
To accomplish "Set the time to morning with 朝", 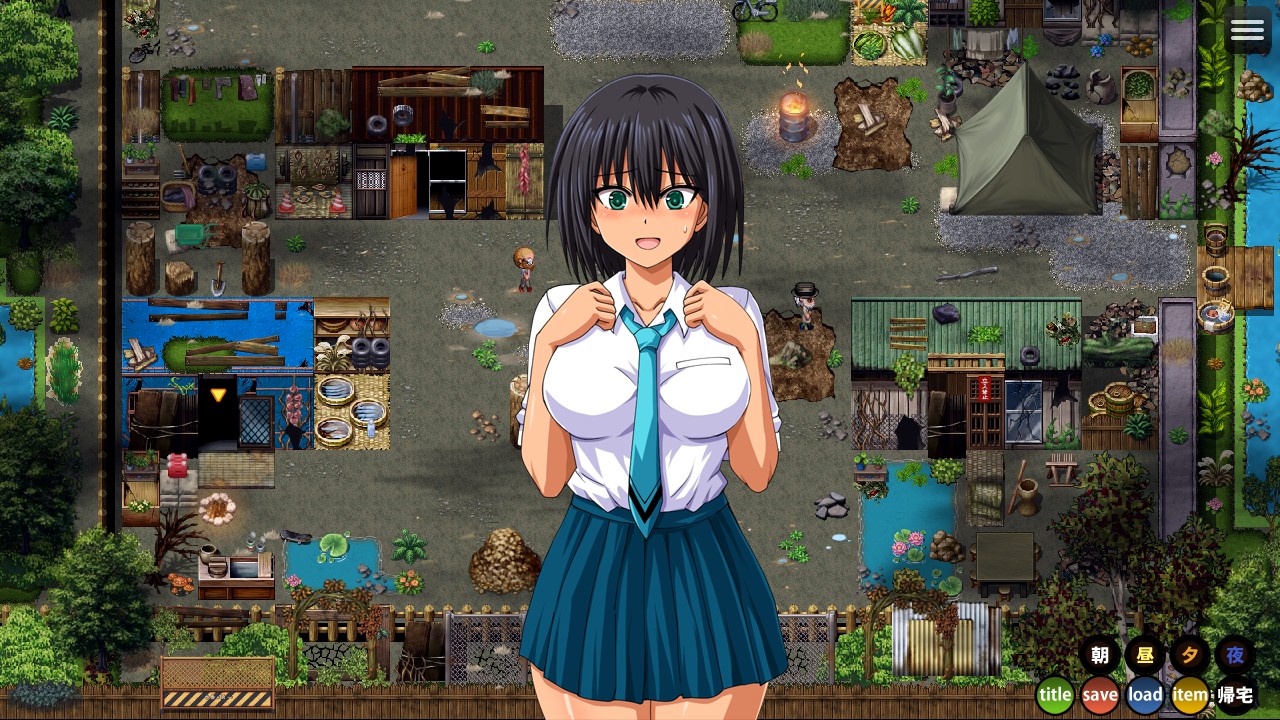I will 1100,657.
